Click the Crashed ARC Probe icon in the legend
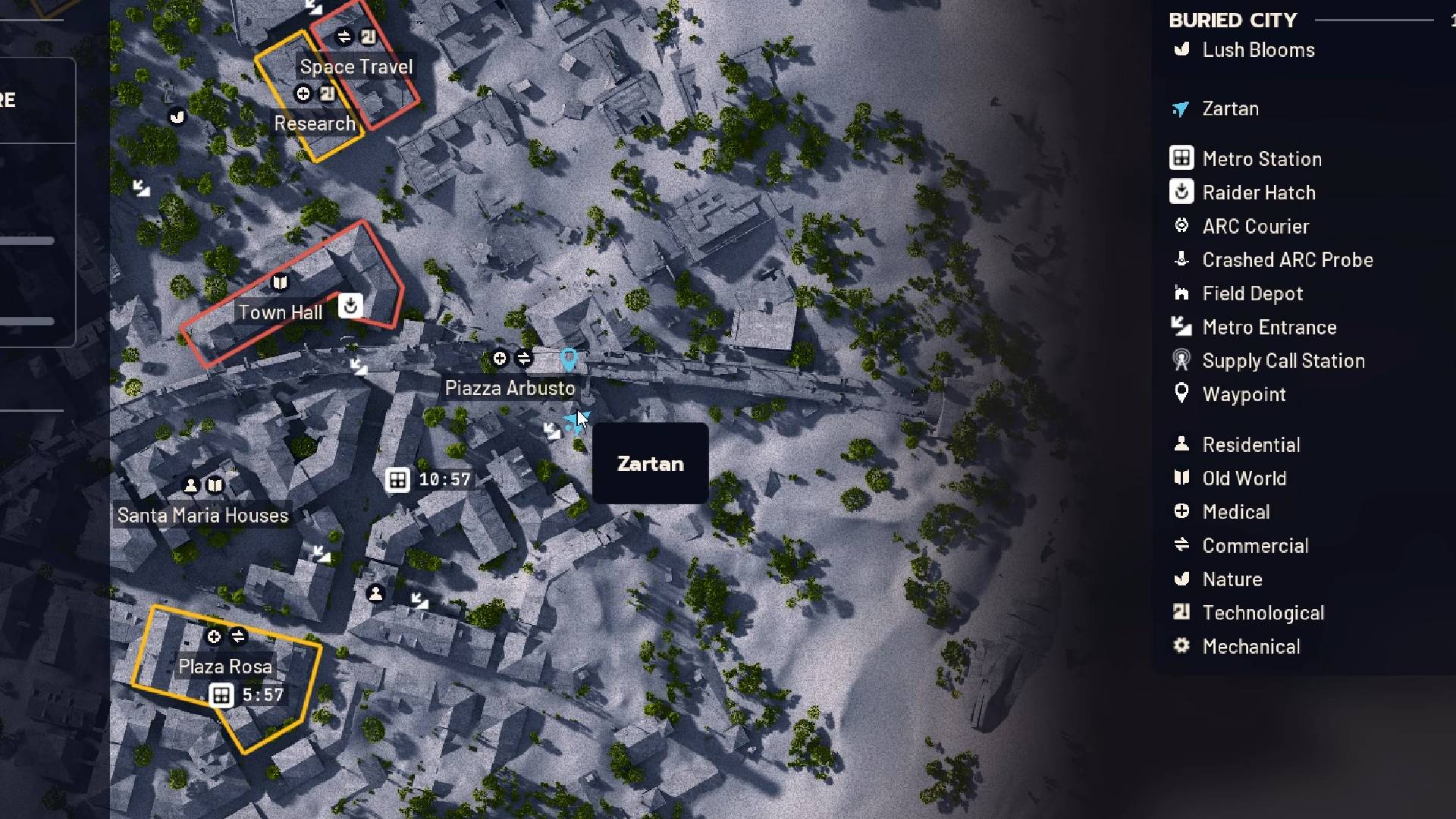Screen dimensions: 1456x819 tap(1181, 259)
